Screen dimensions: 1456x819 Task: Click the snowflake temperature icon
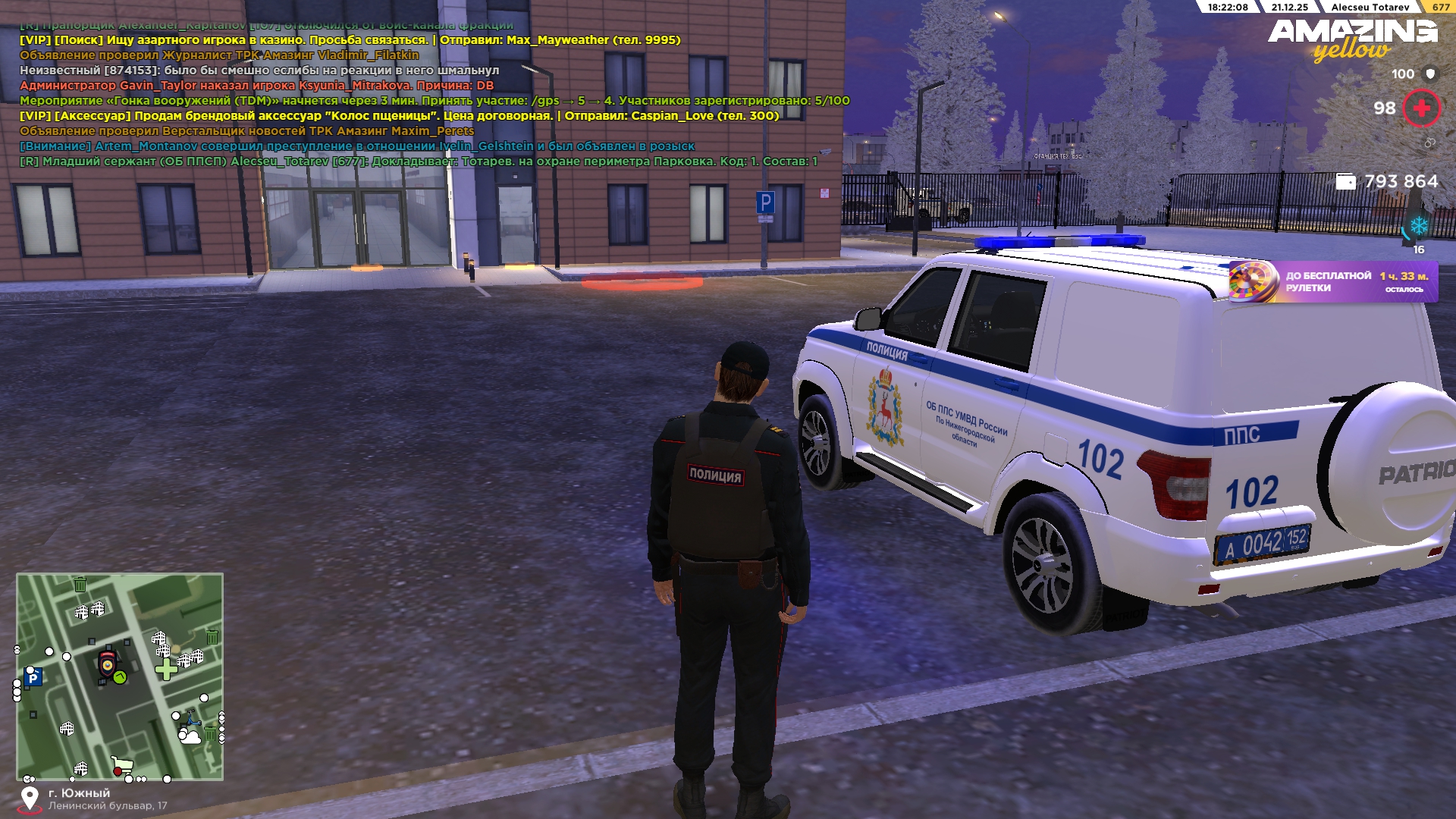[1418, 225]
